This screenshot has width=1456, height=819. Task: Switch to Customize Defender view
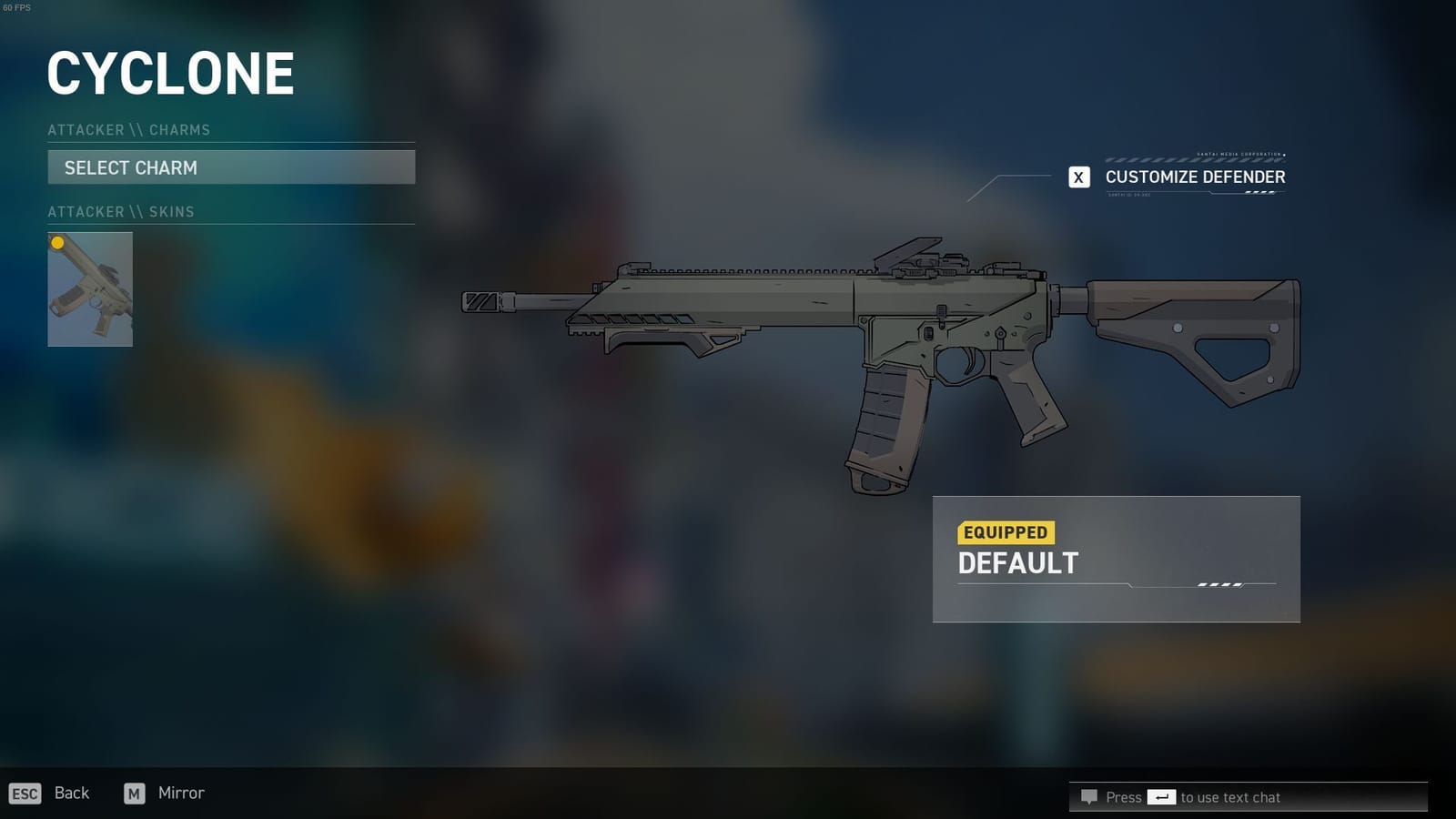pyautogui.click(x=1194, y=177)
